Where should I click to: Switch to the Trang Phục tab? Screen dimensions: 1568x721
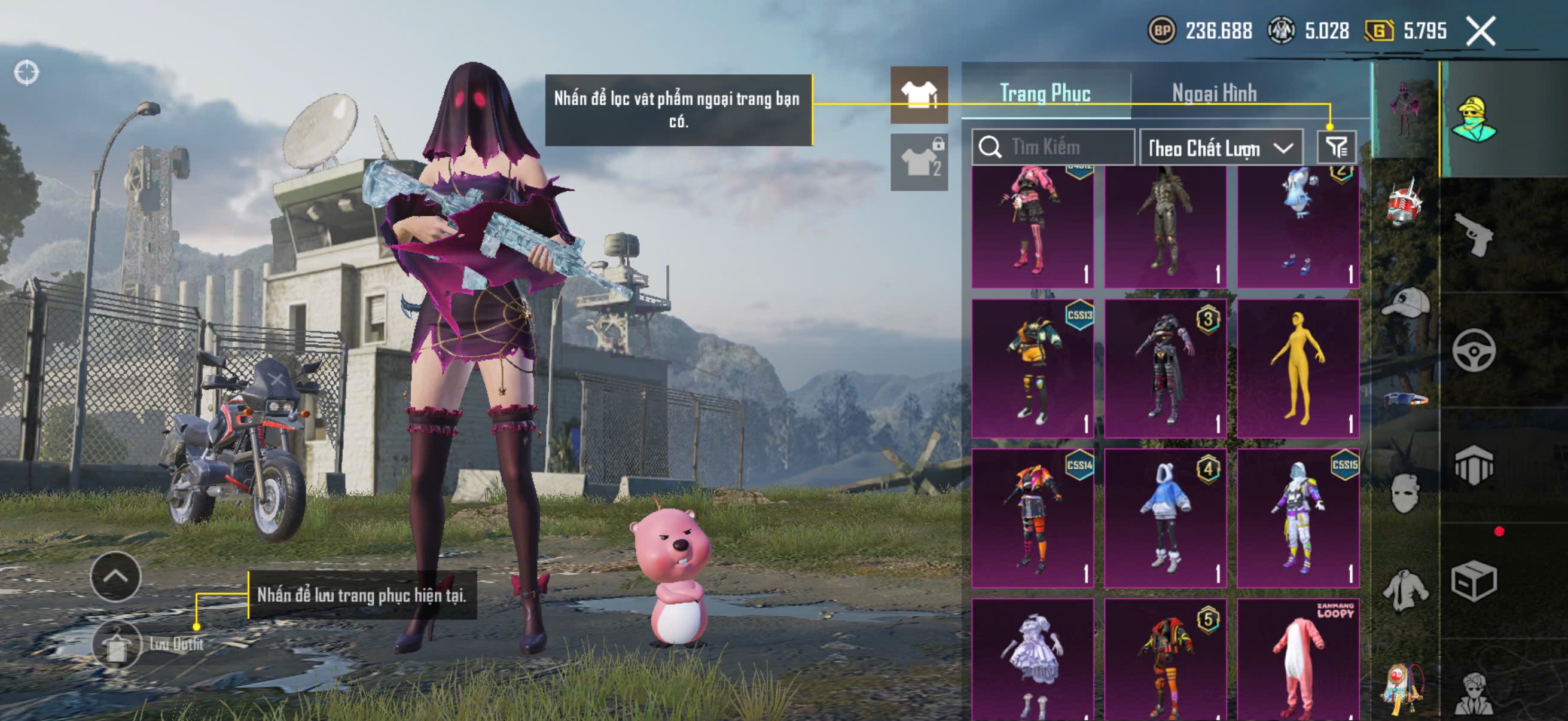[1045, 93]
